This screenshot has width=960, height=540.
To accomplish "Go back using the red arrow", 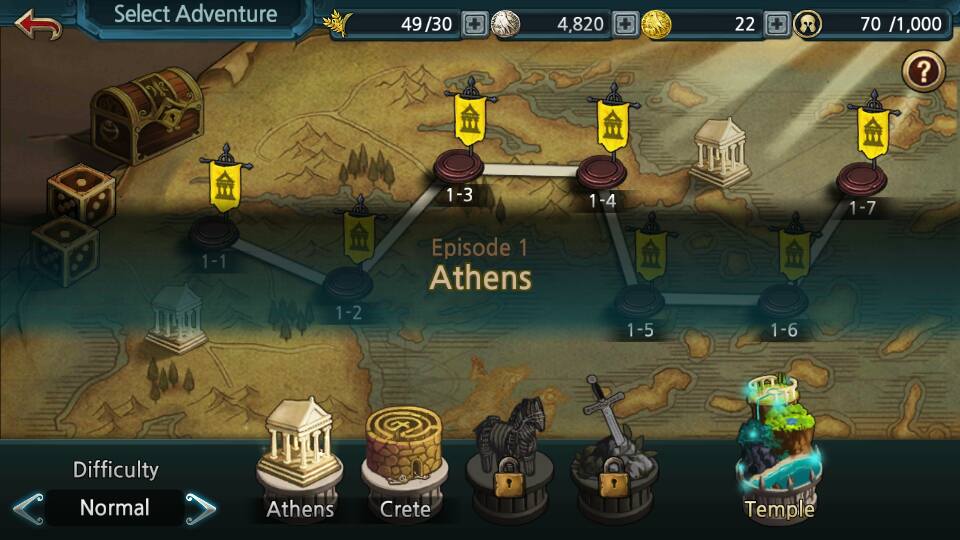I will click(38, 23).
